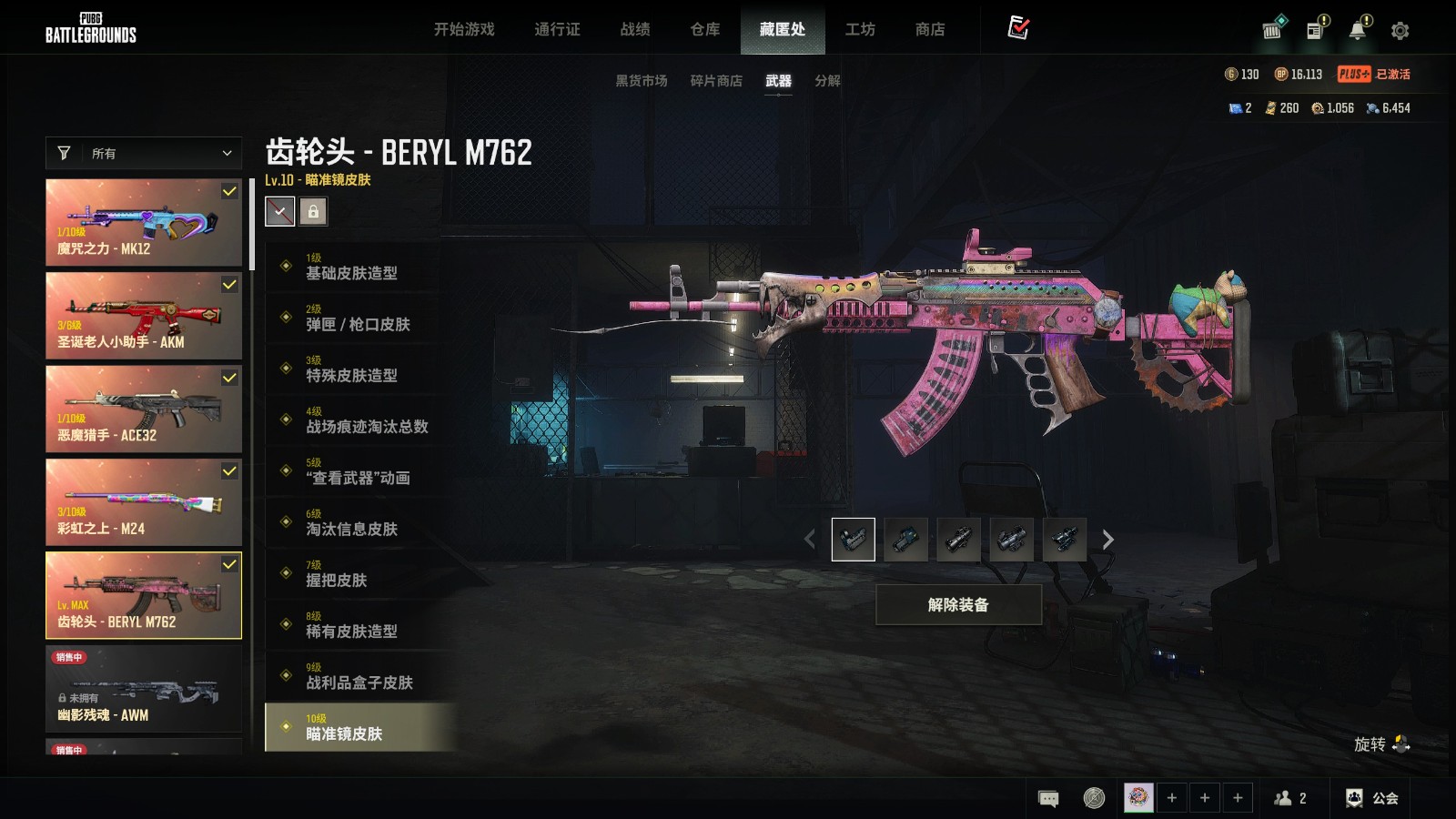Select the 魔咒之力 - MK12 skin
This screenshot has height=819, width=1456.
tap(144, 222)
